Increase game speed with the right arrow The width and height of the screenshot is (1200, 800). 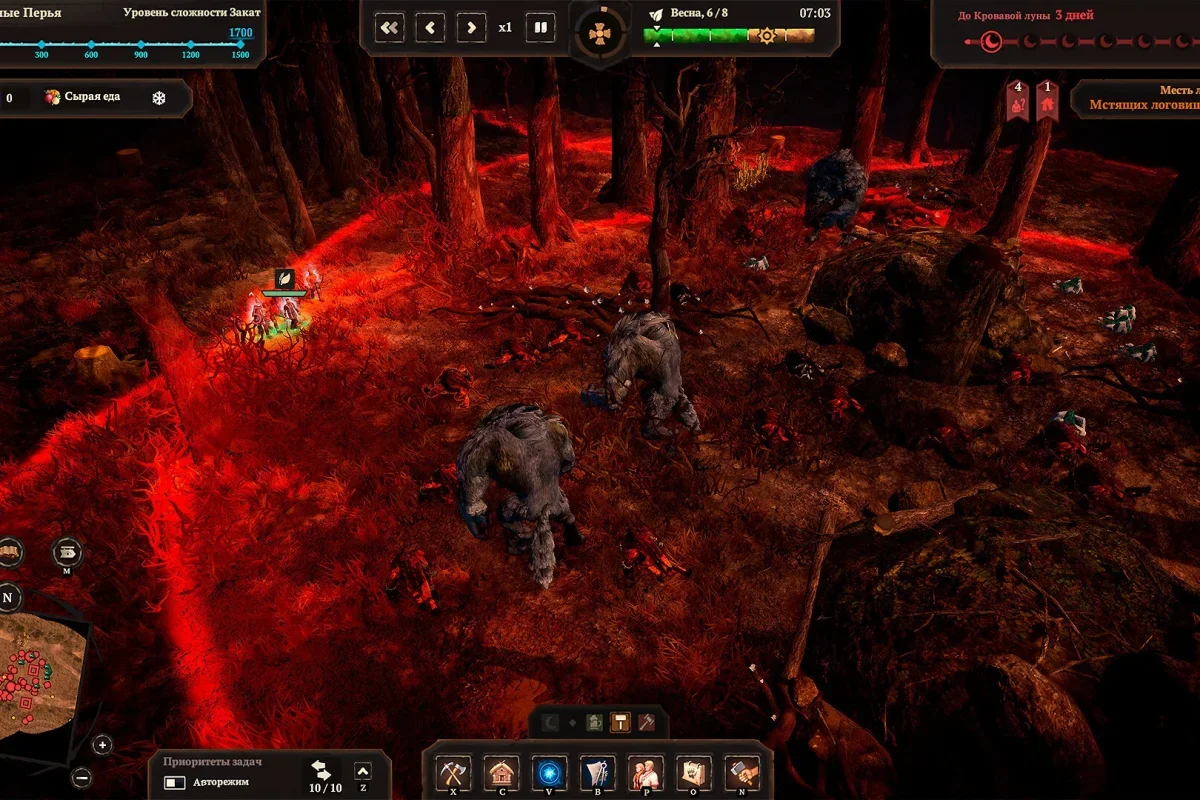click(471, 27)
